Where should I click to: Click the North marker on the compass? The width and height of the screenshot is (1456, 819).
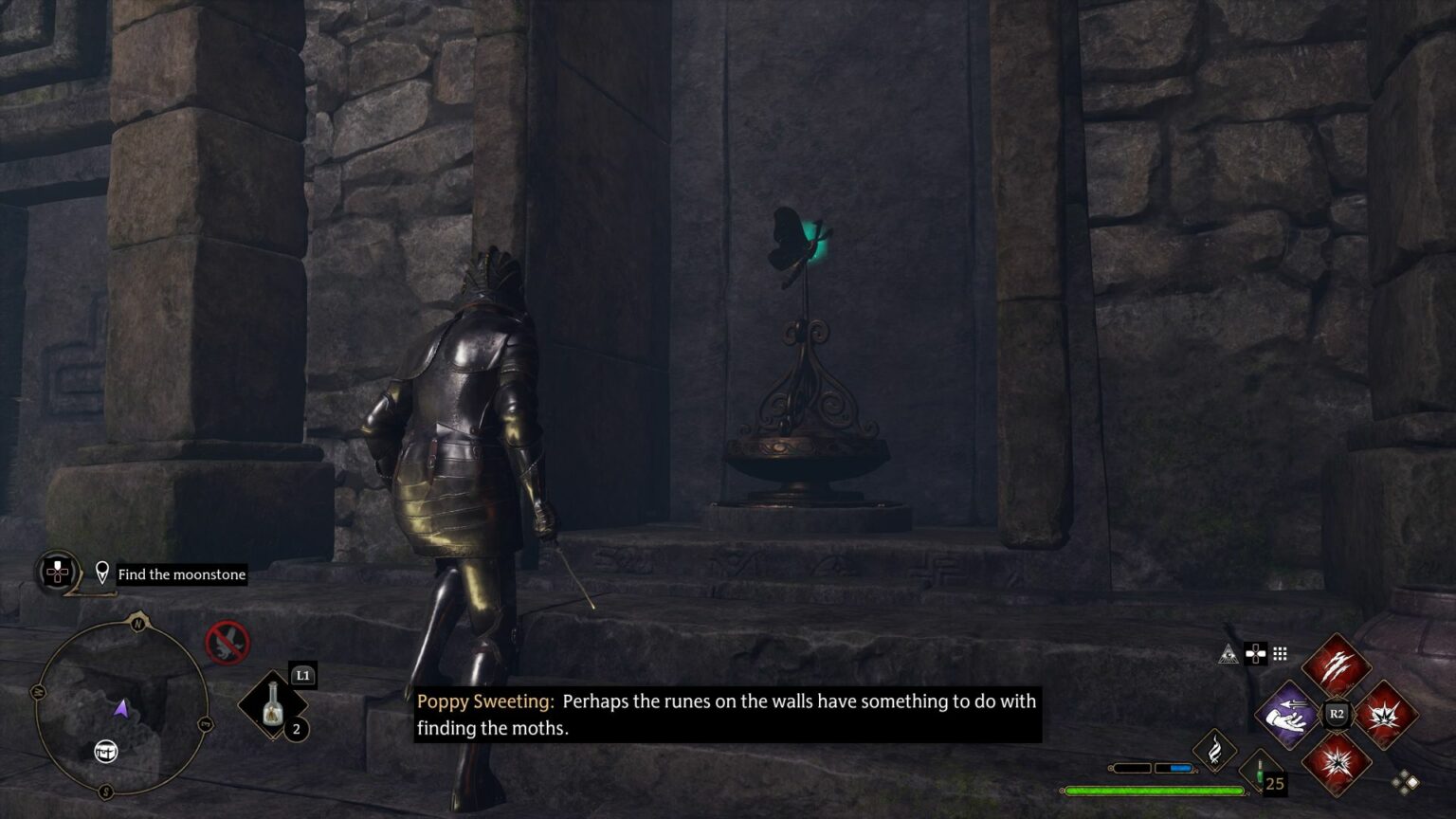tap(137, 623)
